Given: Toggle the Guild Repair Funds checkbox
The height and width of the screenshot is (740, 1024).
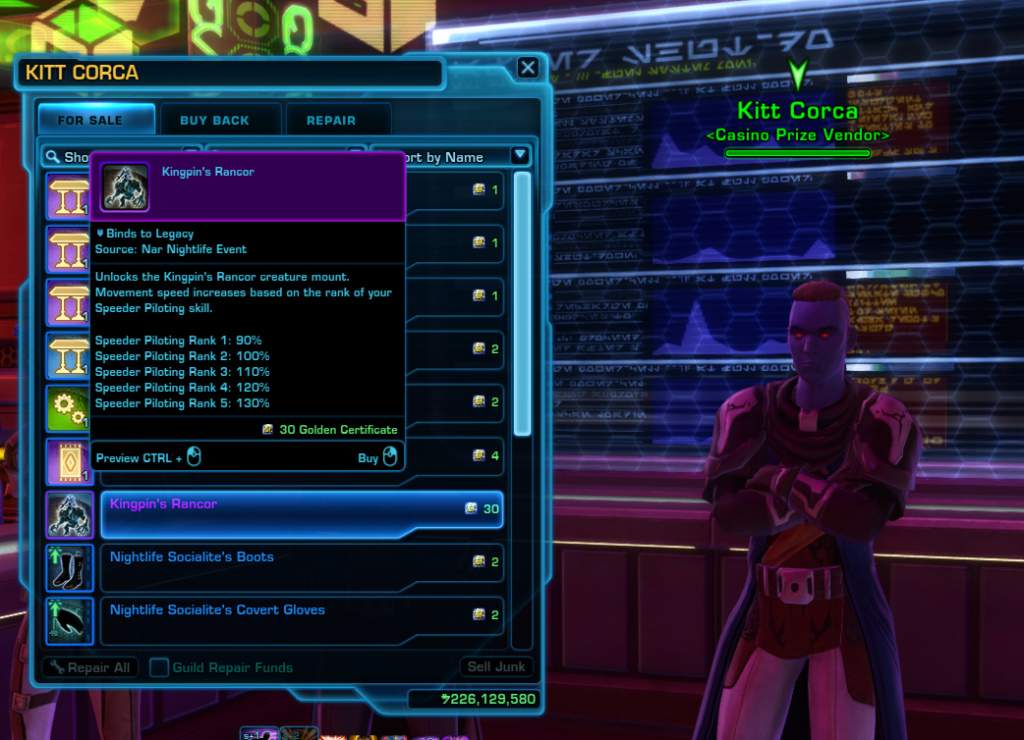Looking at the screenshot, I should tap(159, 667).
